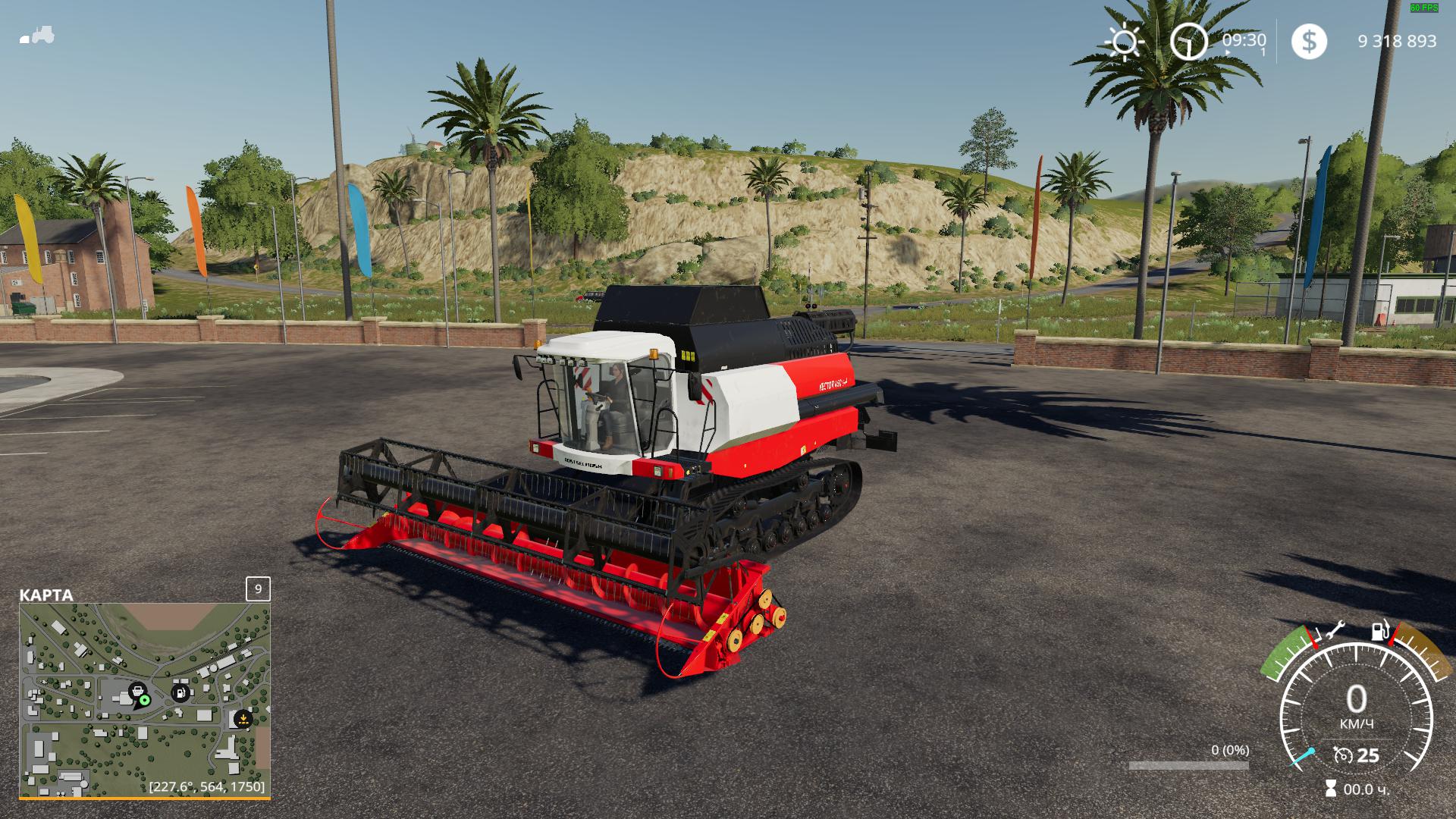Click the tractor vehicle icon top left
The image size is (1456, 819).
click(36, 33)
